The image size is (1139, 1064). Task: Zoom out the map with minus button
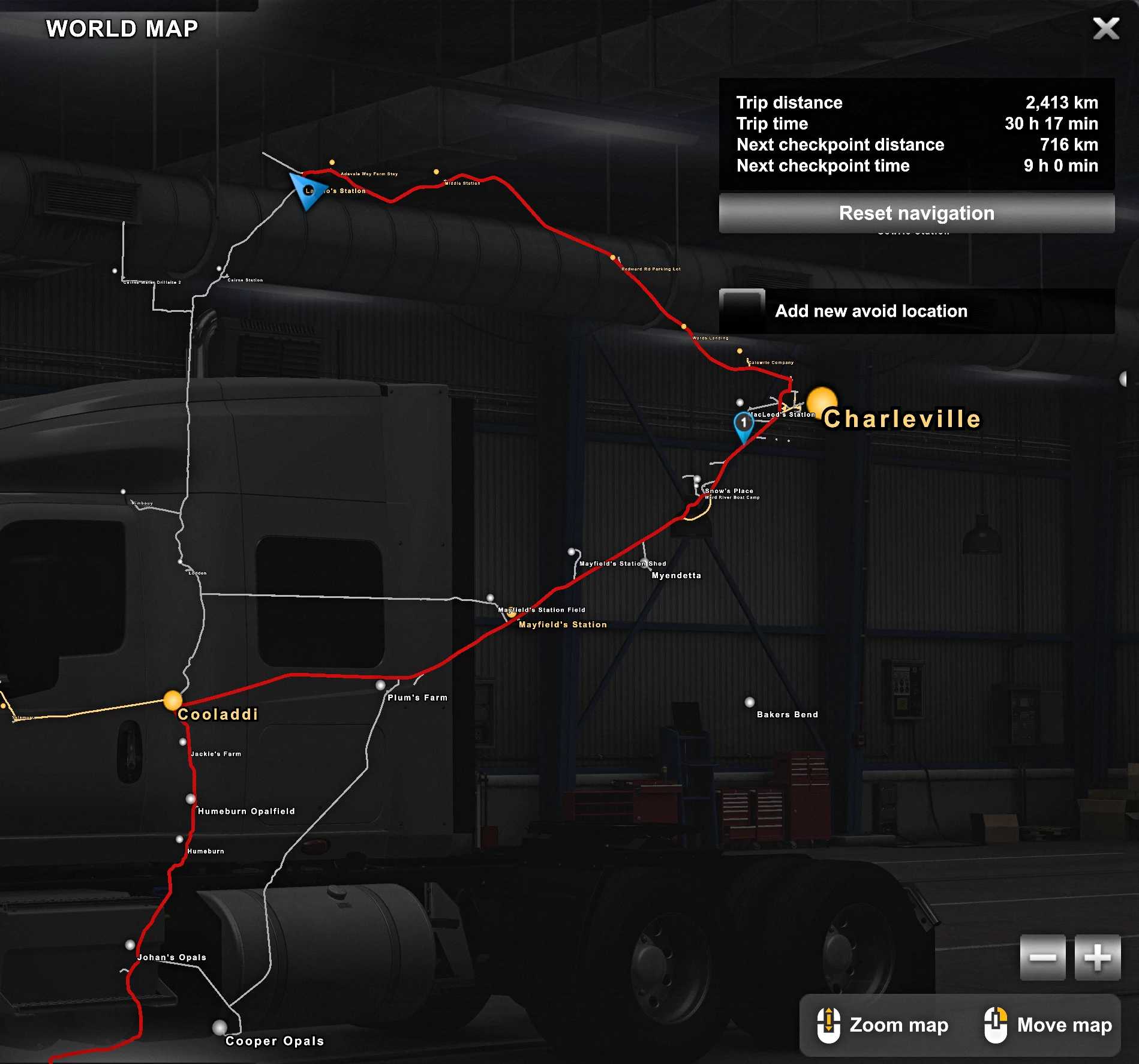point(1042,957)
